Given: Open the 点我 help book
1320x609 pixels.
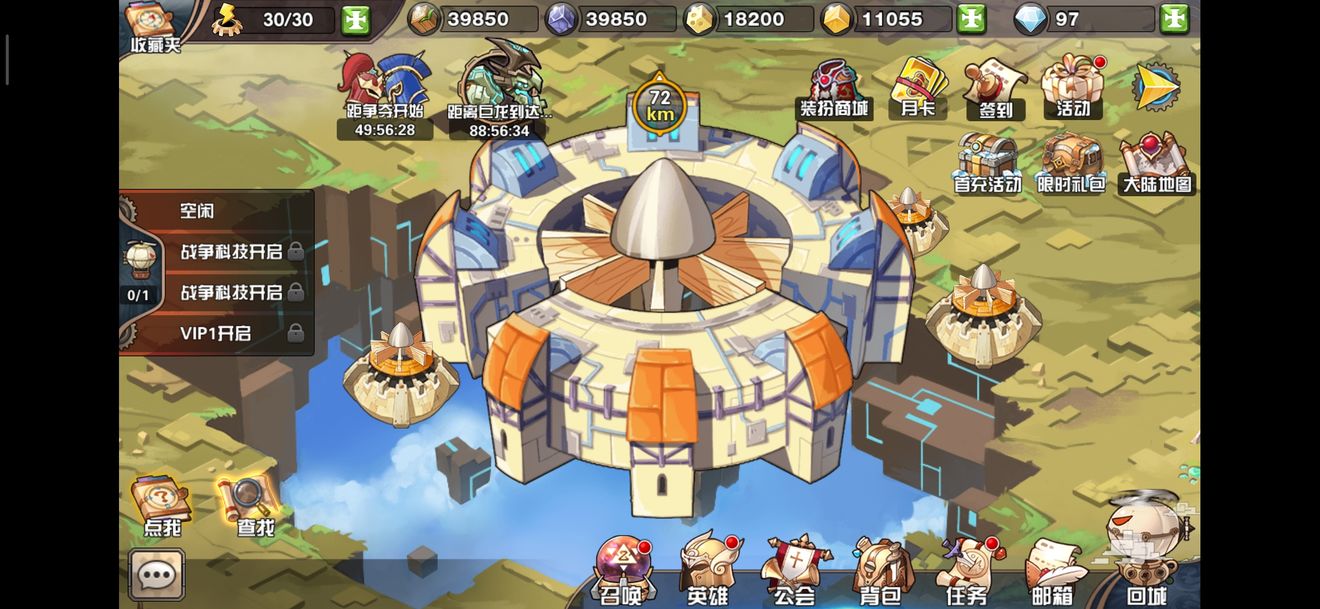Looking at the screenshot, I should pyautogui.click(x=161, y=507).
